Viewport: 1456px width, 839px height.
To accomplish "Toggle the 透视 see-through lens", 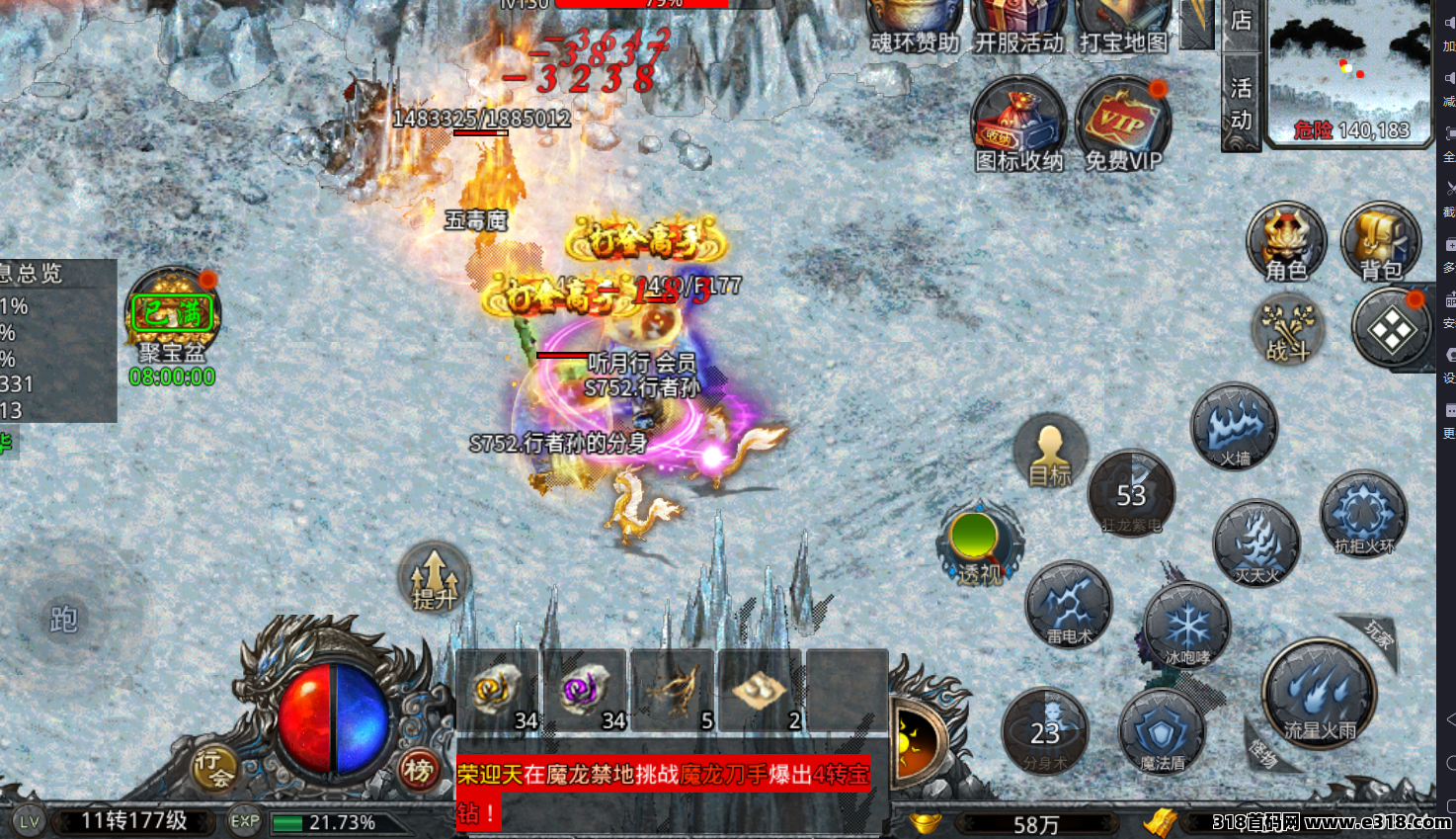I will pos(978,543).
